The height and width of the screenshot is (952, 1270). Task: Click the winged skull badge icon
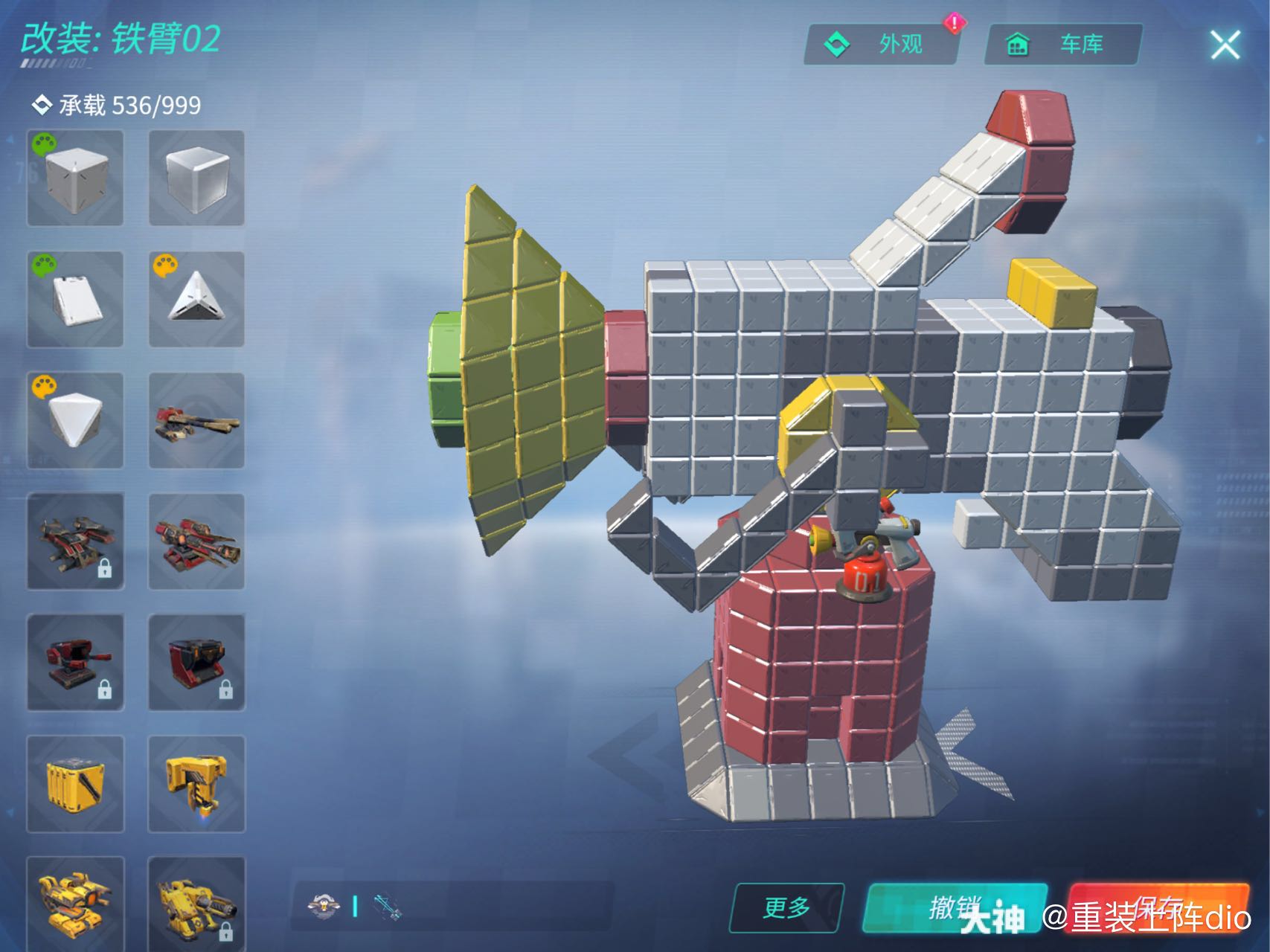tap(324, 906)
